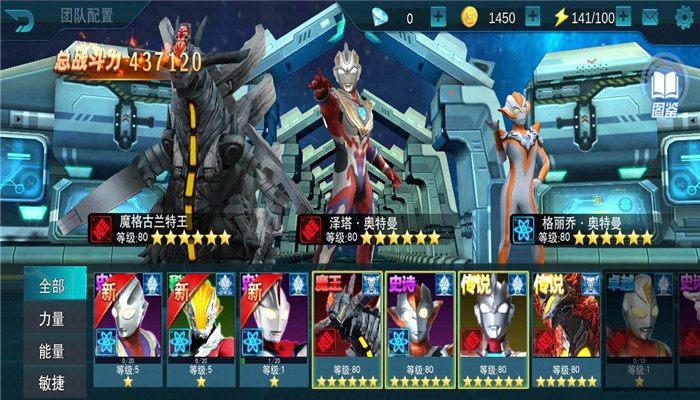Viewport: 700px width, 400px height.
Task: Switch to the 力量 tab
Action: coord(50,320)
